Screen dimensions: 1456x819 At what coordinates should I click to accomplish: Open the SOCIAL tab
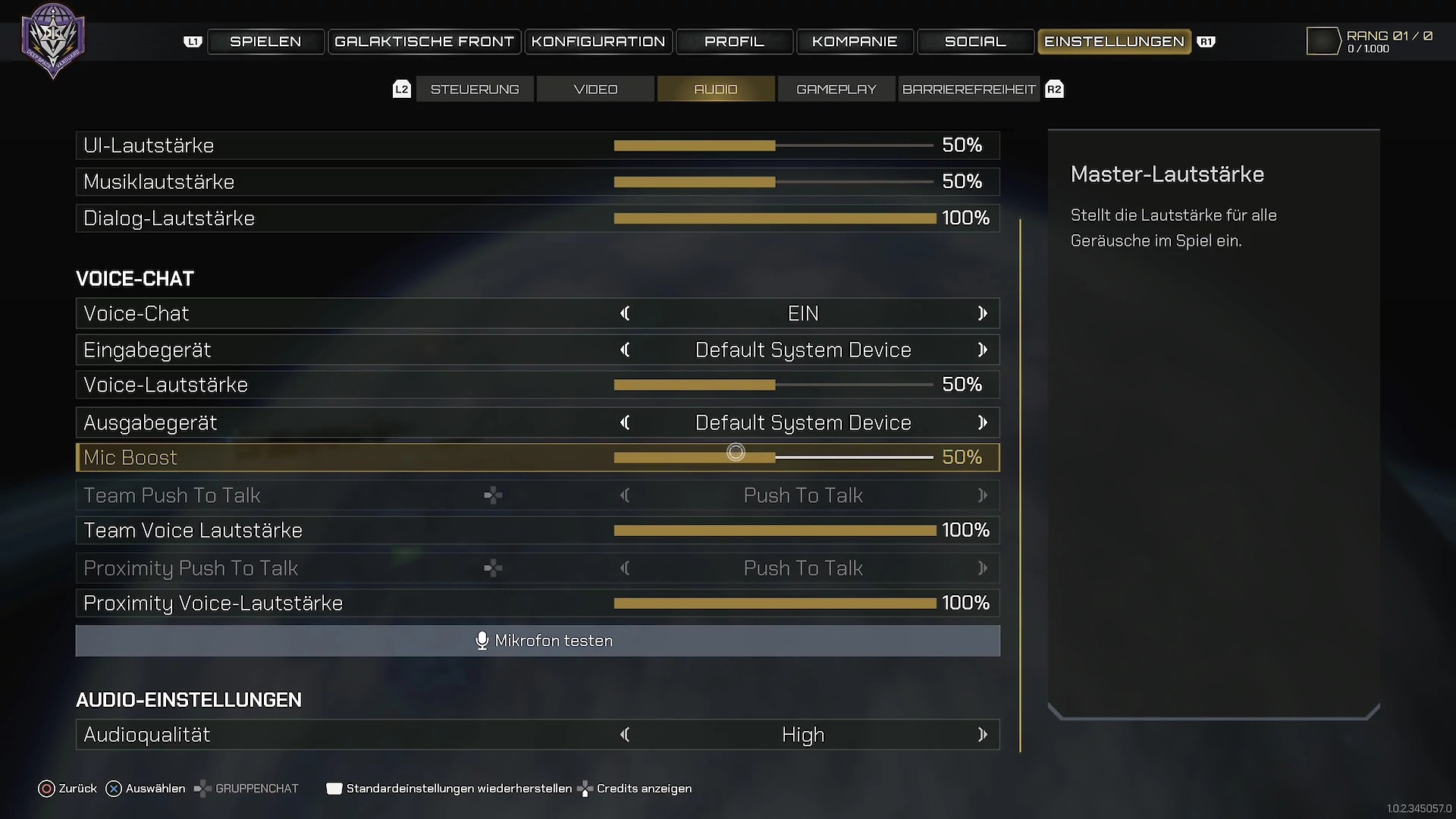(975, 42)
